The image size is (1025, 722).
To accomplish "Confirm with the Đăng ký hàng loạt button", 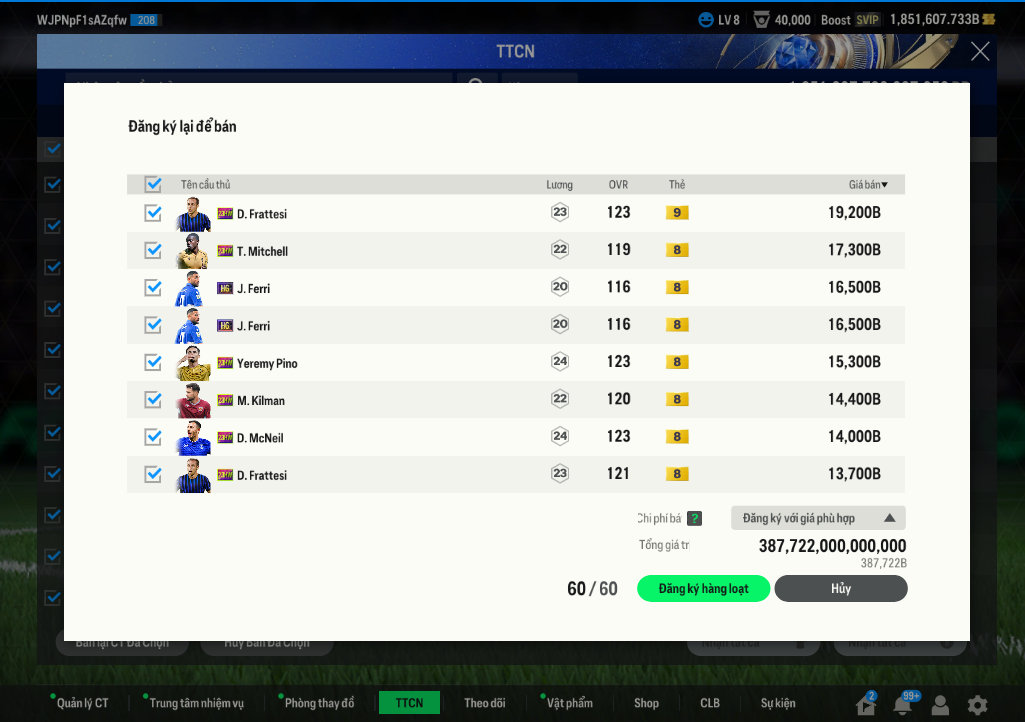I will [x=703, y=589].
